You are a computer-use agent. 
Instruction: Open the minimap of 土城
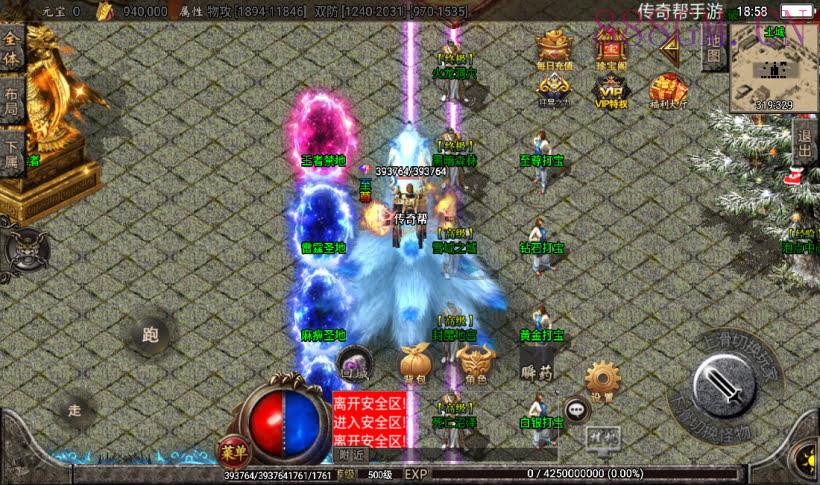(x=773, y=66)
